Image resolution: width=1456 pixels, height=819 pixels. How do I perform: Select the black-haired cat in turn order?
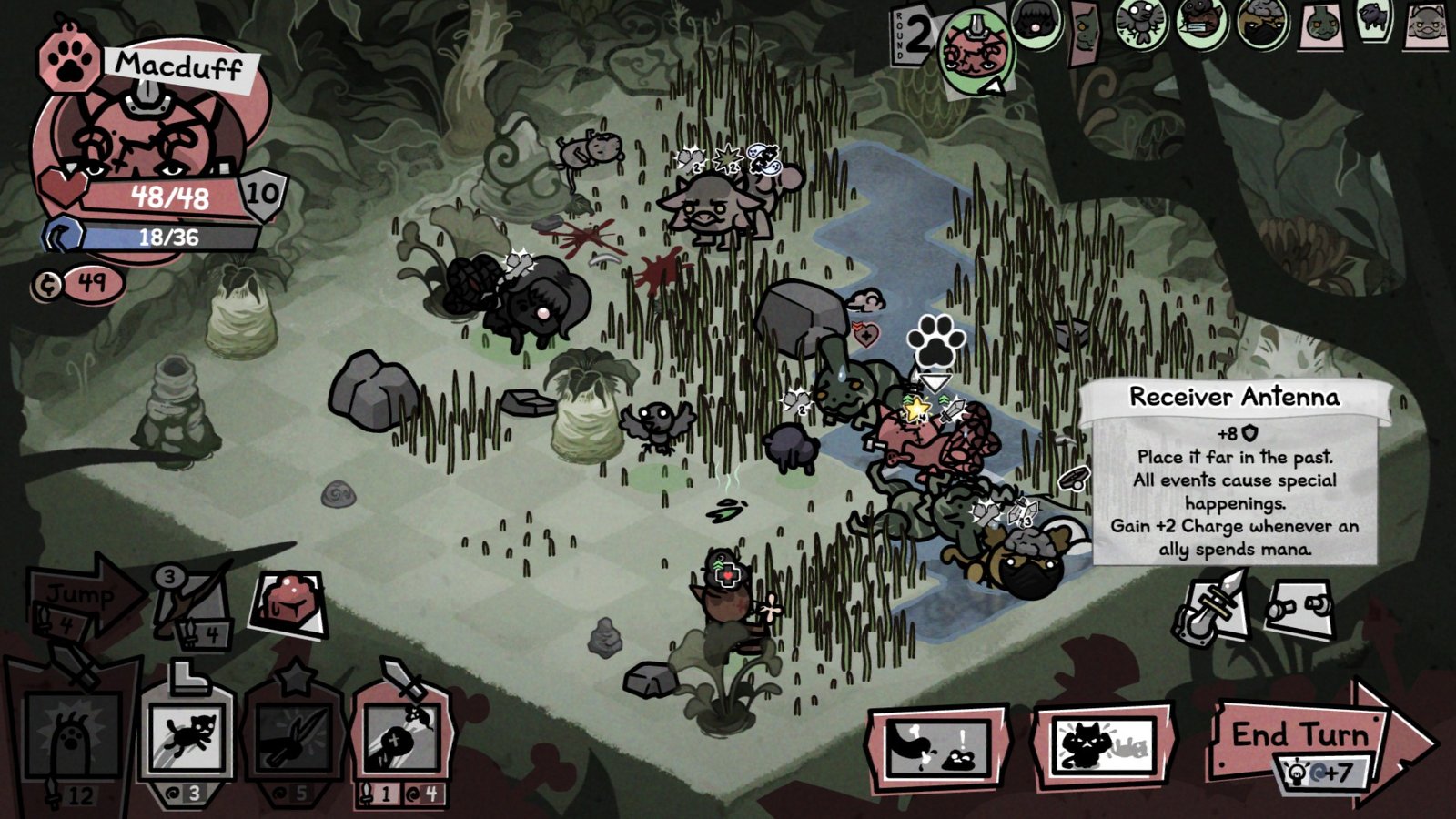pos(1035,23)
